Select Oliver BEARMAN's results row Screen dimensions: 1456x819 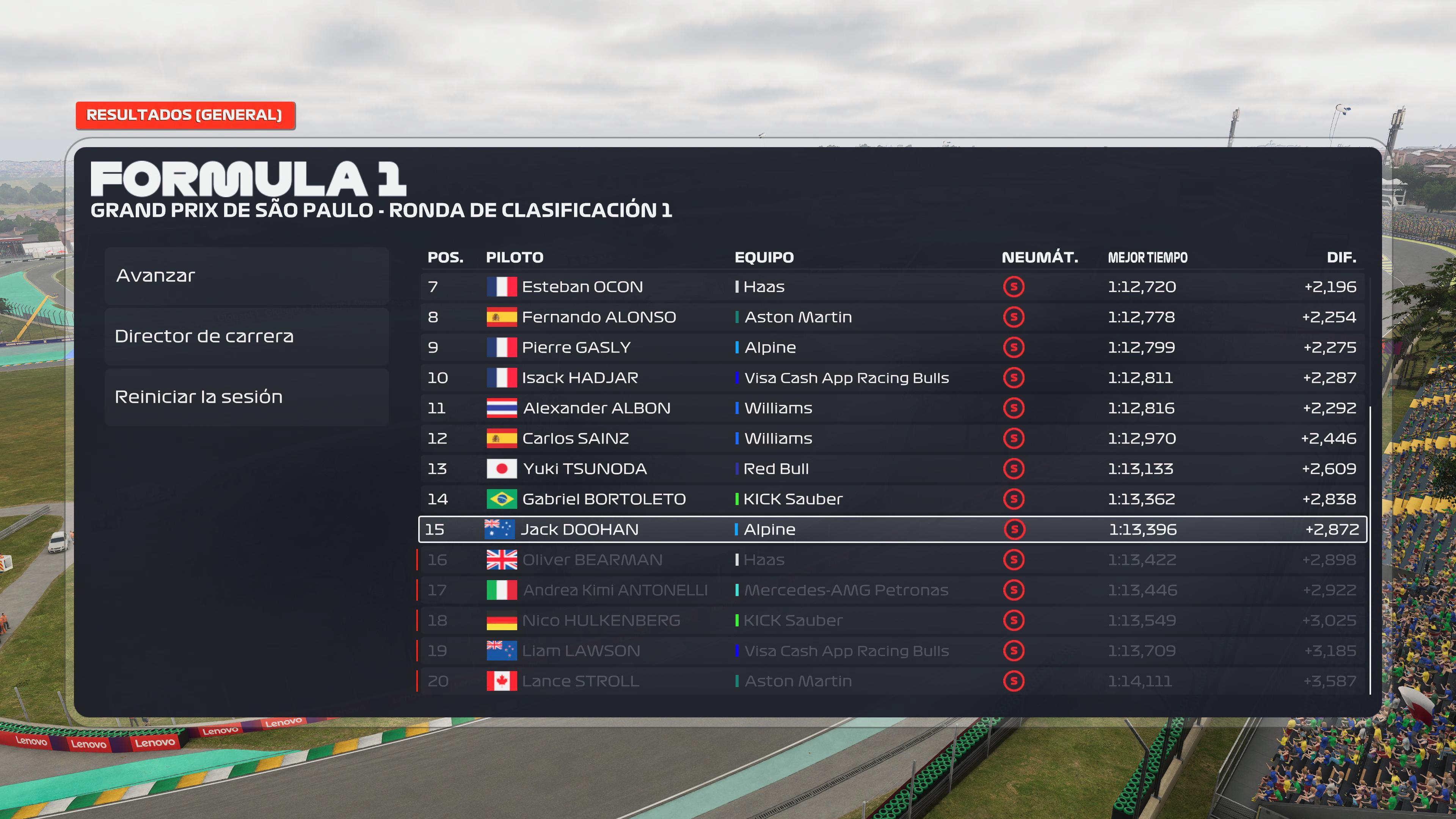point(892,560)
